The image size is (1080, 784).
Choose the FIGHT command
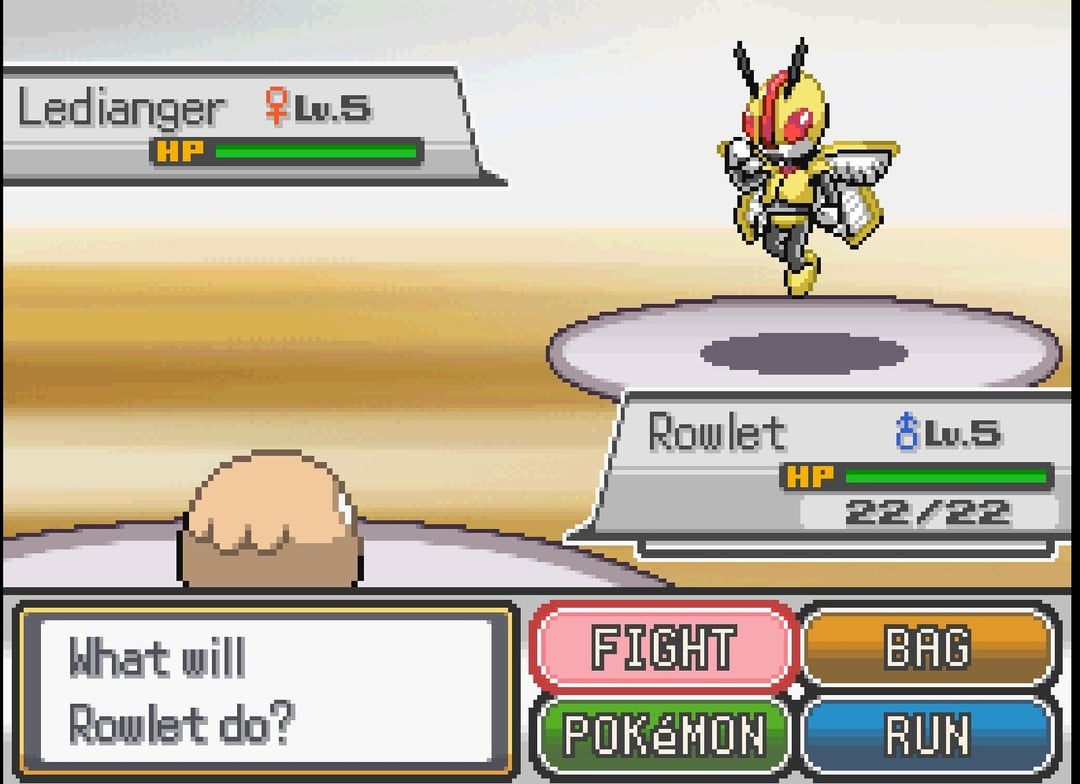point(663,647)
